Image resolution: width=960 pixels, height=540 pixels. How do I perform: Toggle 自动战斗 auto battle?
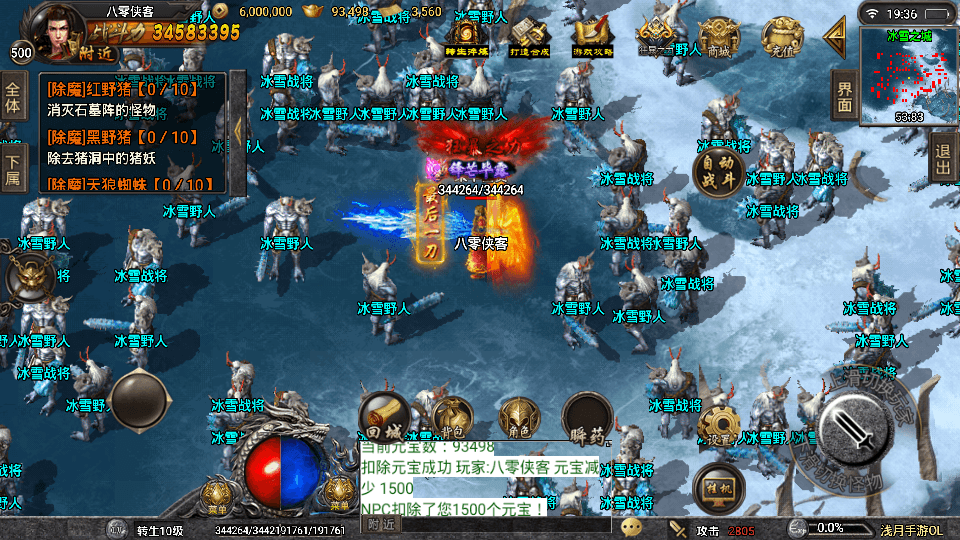point(719,172)
